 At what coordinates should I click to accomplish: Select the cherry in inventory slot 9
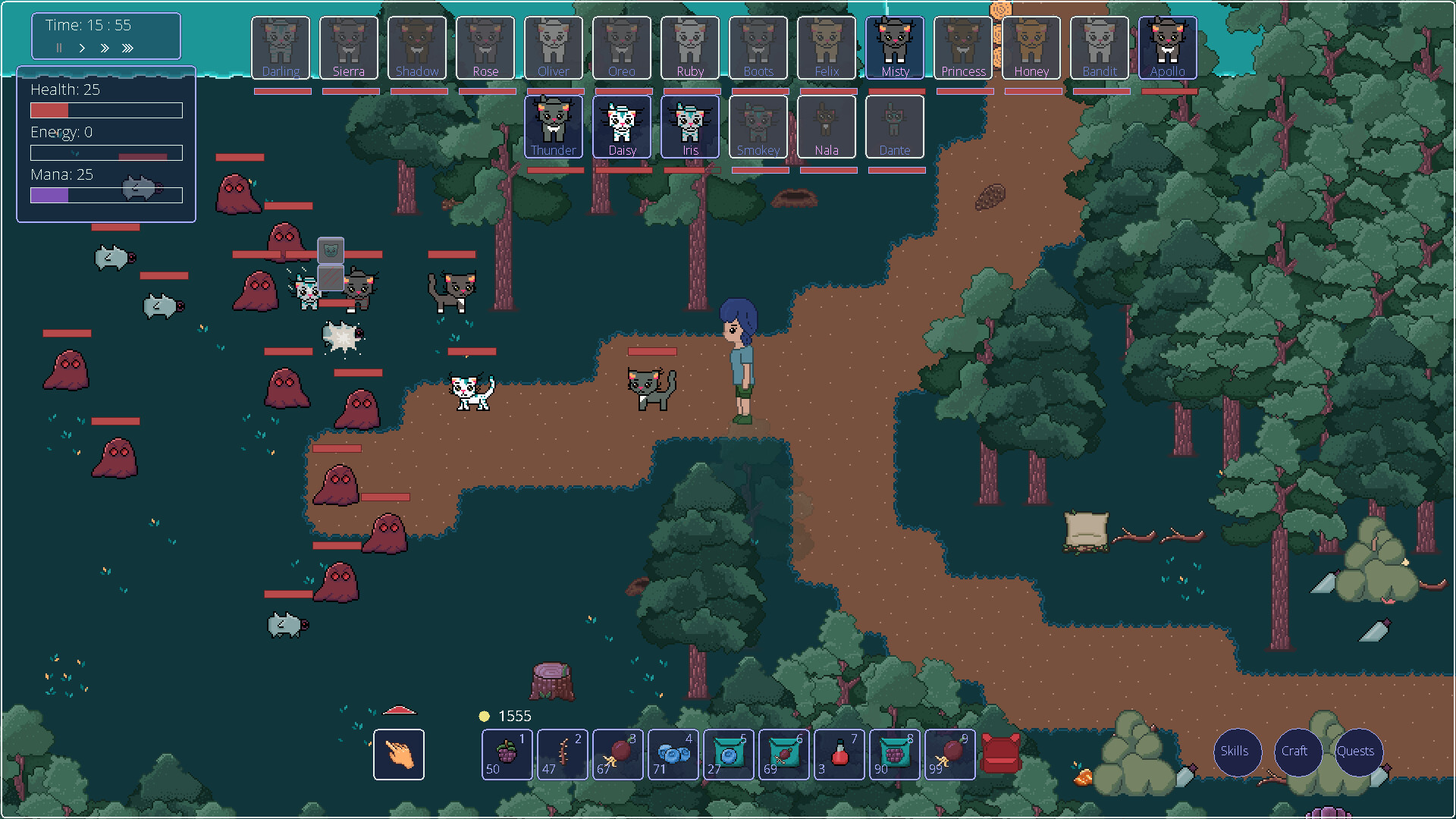coord(950,755)
